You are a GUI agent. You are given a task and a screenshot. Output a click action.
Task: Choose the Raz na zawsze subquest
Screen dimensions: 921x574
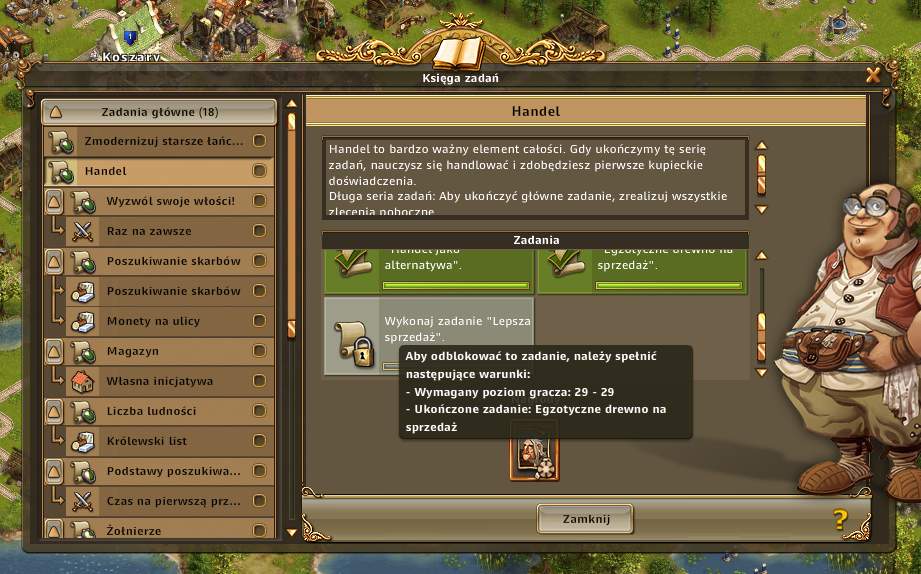click(x=170, y=231)
